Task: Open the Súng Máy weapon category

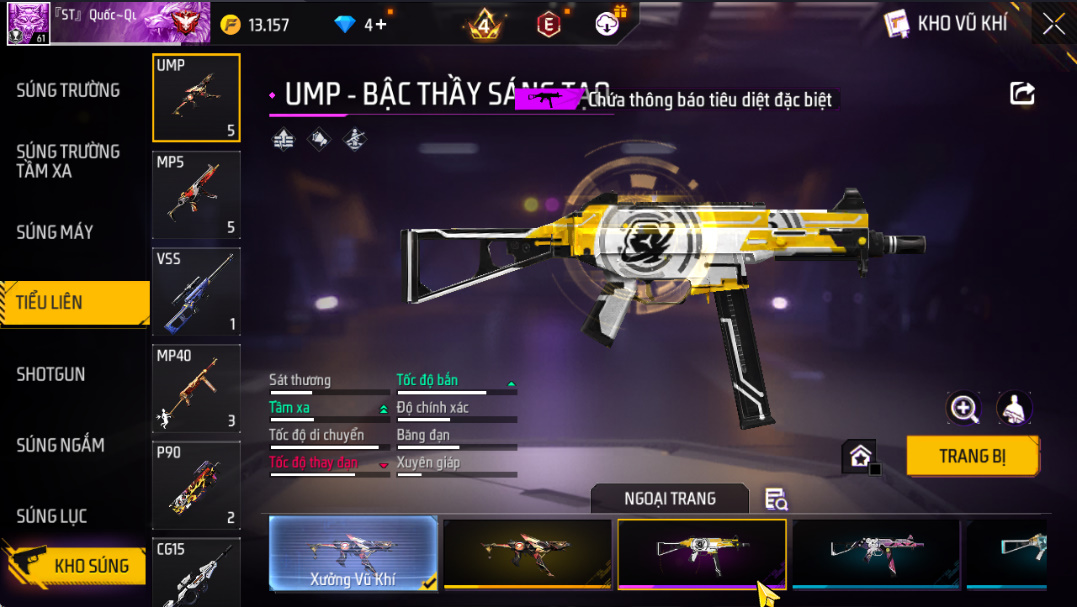Action: [x=55, y=232]
